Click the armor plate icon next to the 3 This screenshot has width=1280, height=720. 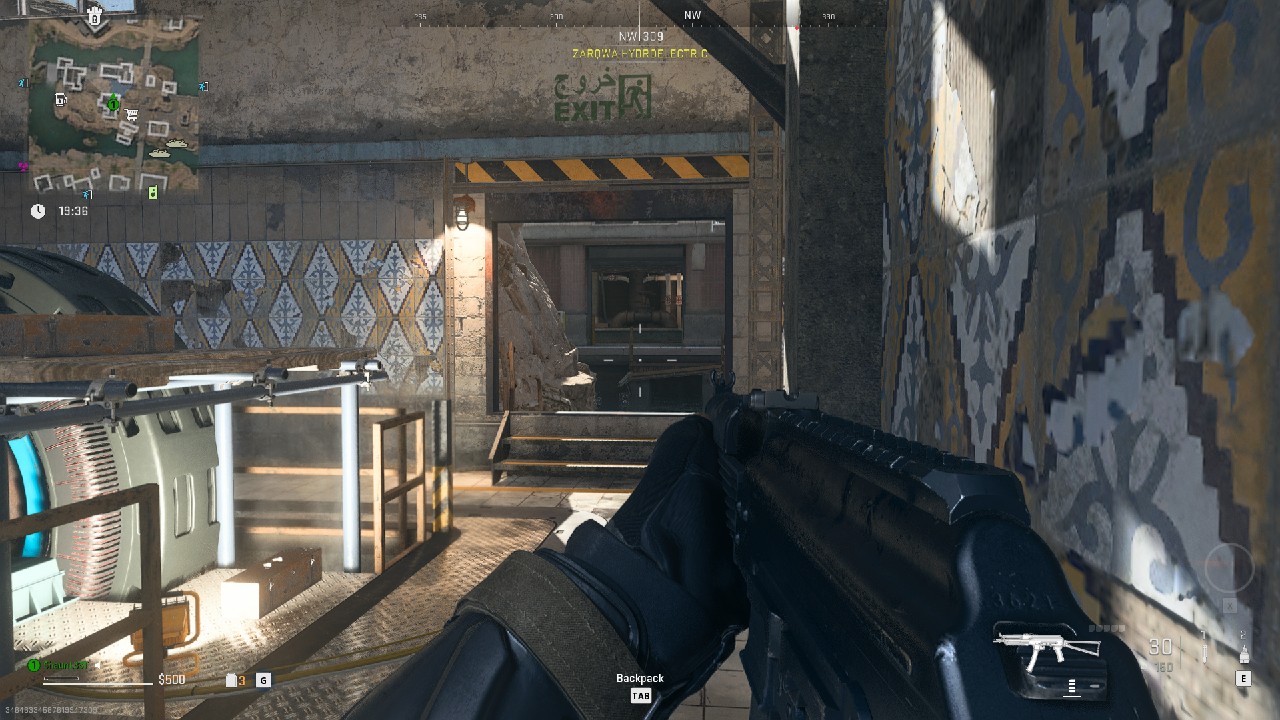coord(230,681)
